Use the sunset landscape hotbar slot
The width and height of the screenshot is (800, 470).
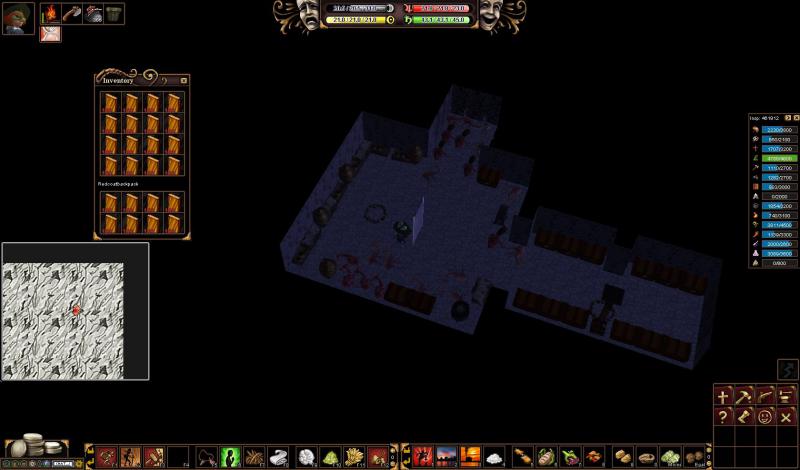[x=446, y=457]
